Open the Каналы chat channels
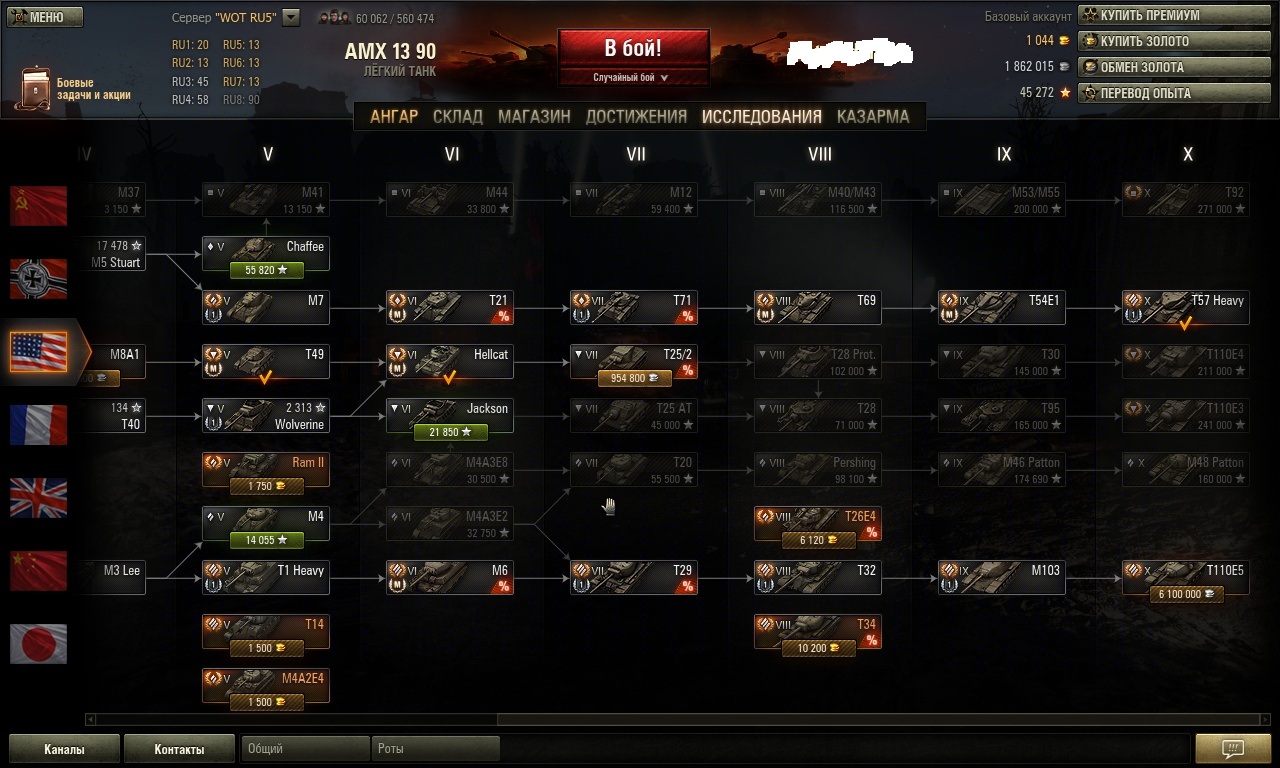Image resolution: width=1280 pixels, height=768 pixels. 64,749
